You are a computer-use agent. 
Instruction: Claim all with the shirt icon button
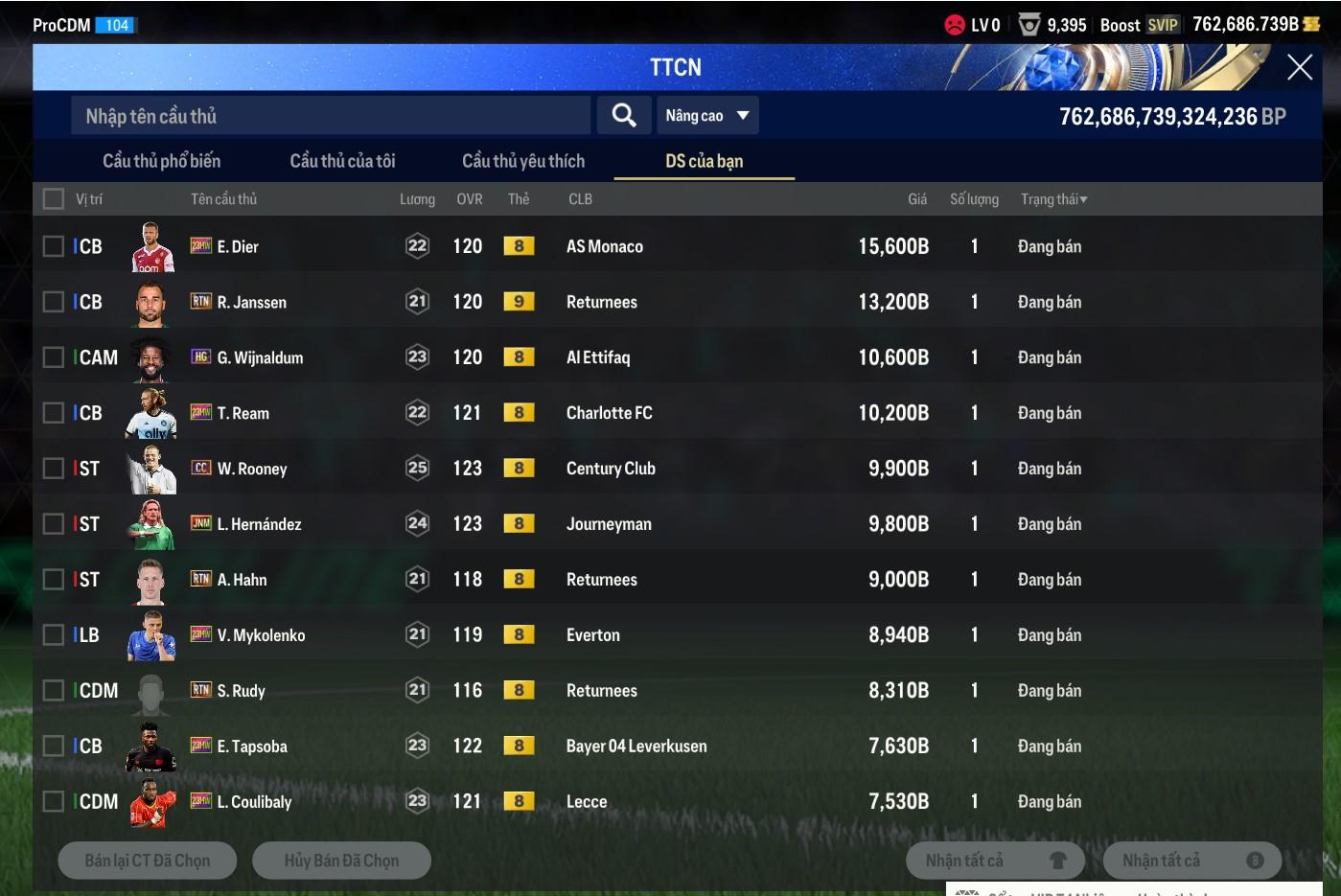click(x=995, y=861)
